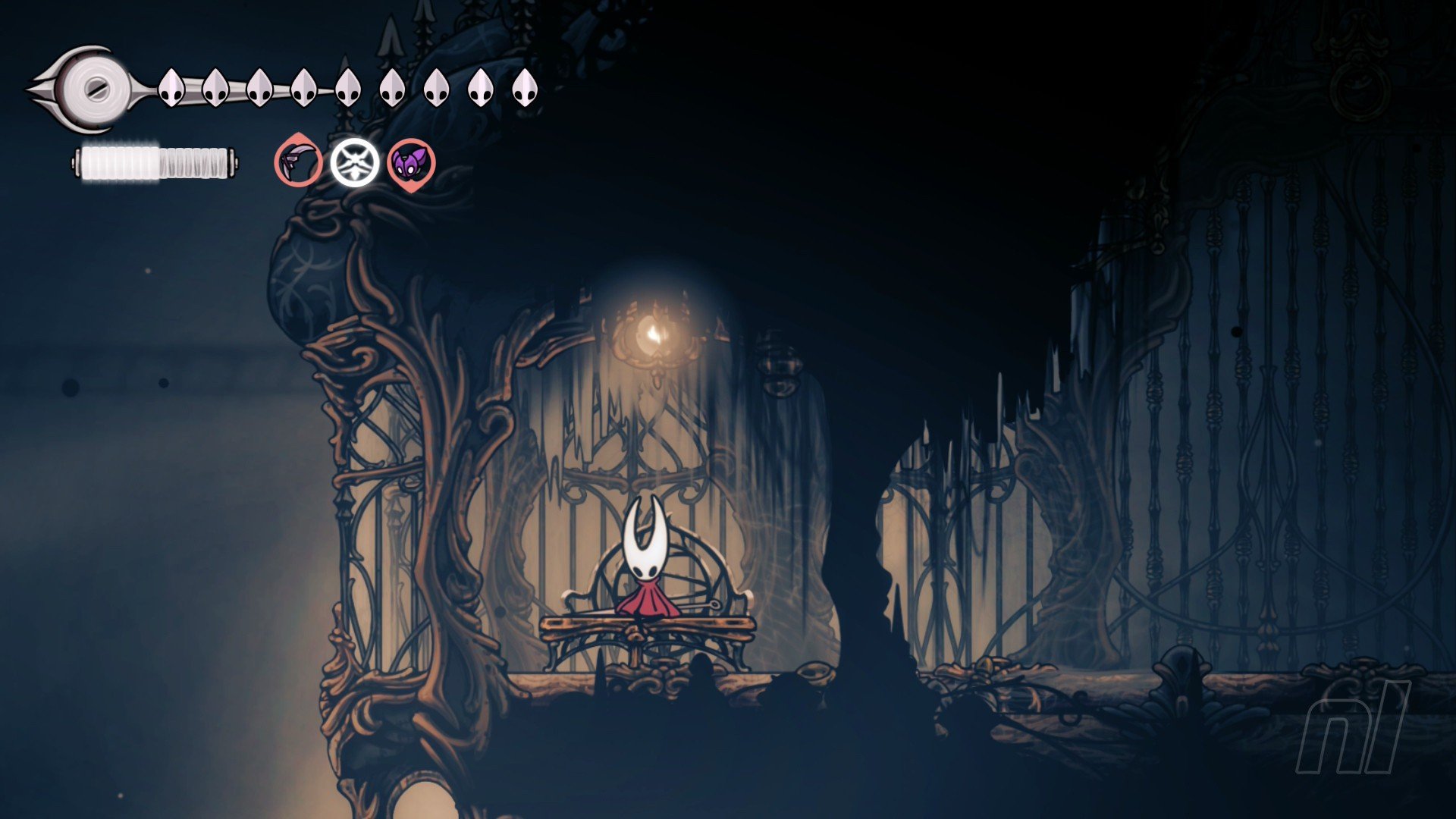Select the curved blade tool icon
This screenshot has width=1456, height=819.
298,162
